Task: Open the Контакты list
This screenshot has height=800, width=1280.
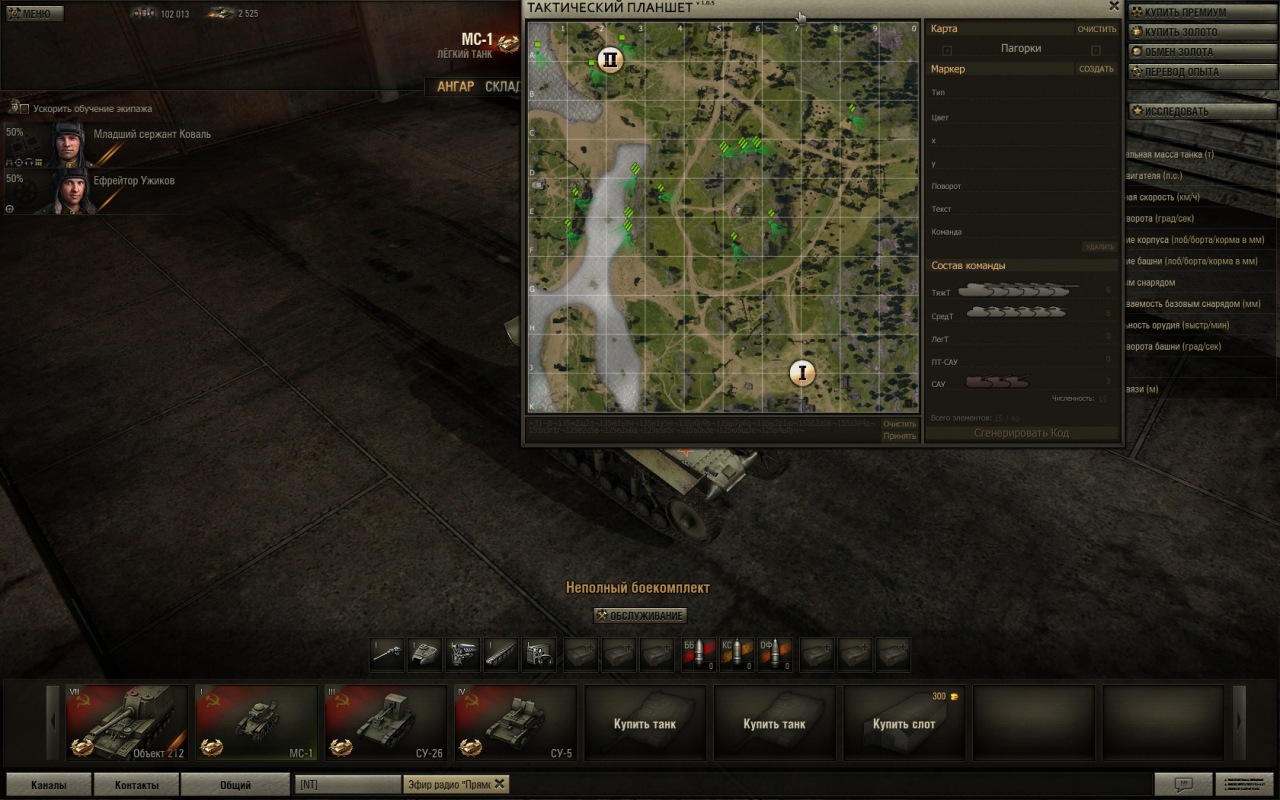Action: (136, 785)
